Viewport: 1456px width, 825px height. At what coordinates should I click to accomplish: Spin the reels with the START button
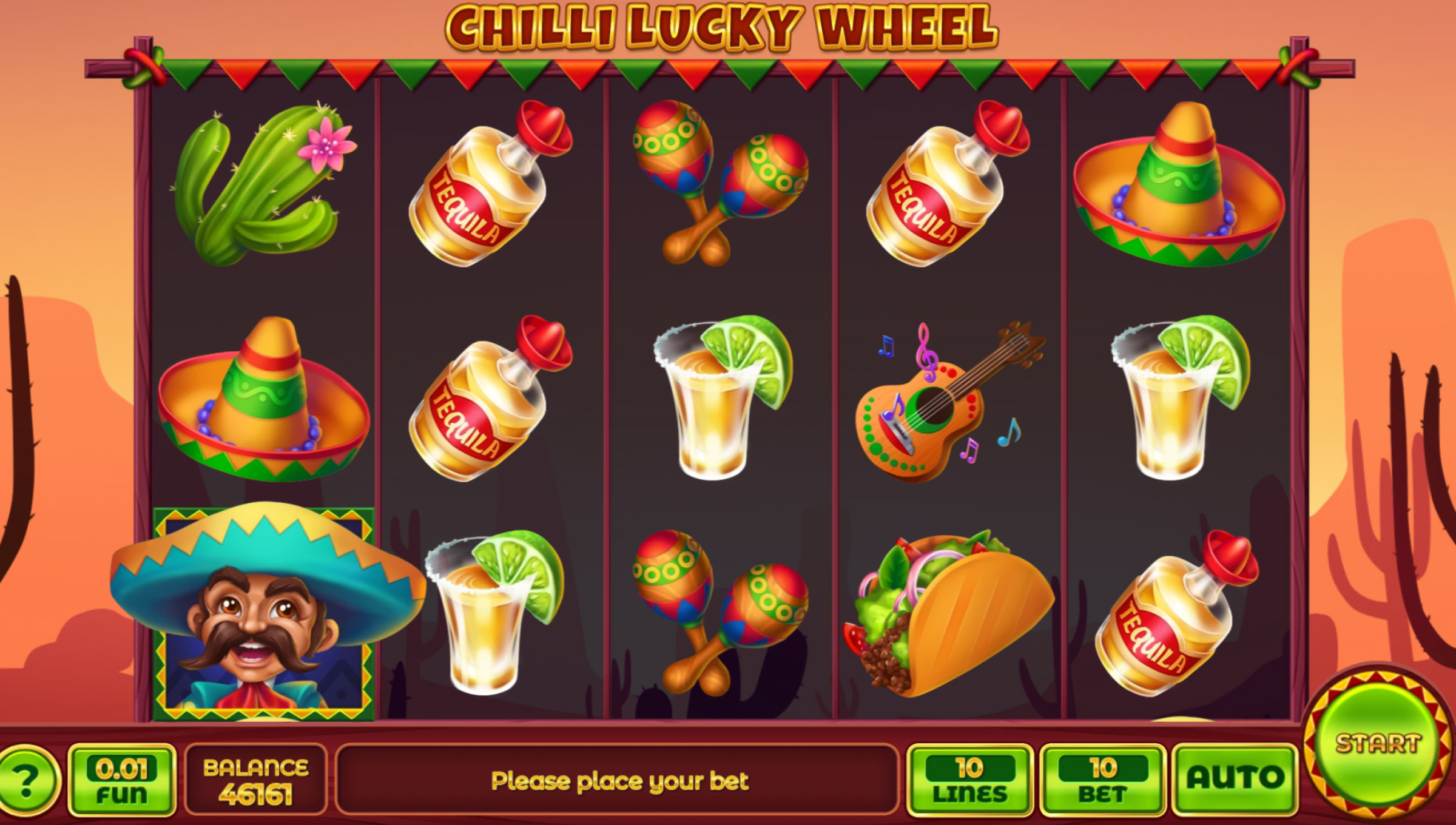pos(1378,744)
